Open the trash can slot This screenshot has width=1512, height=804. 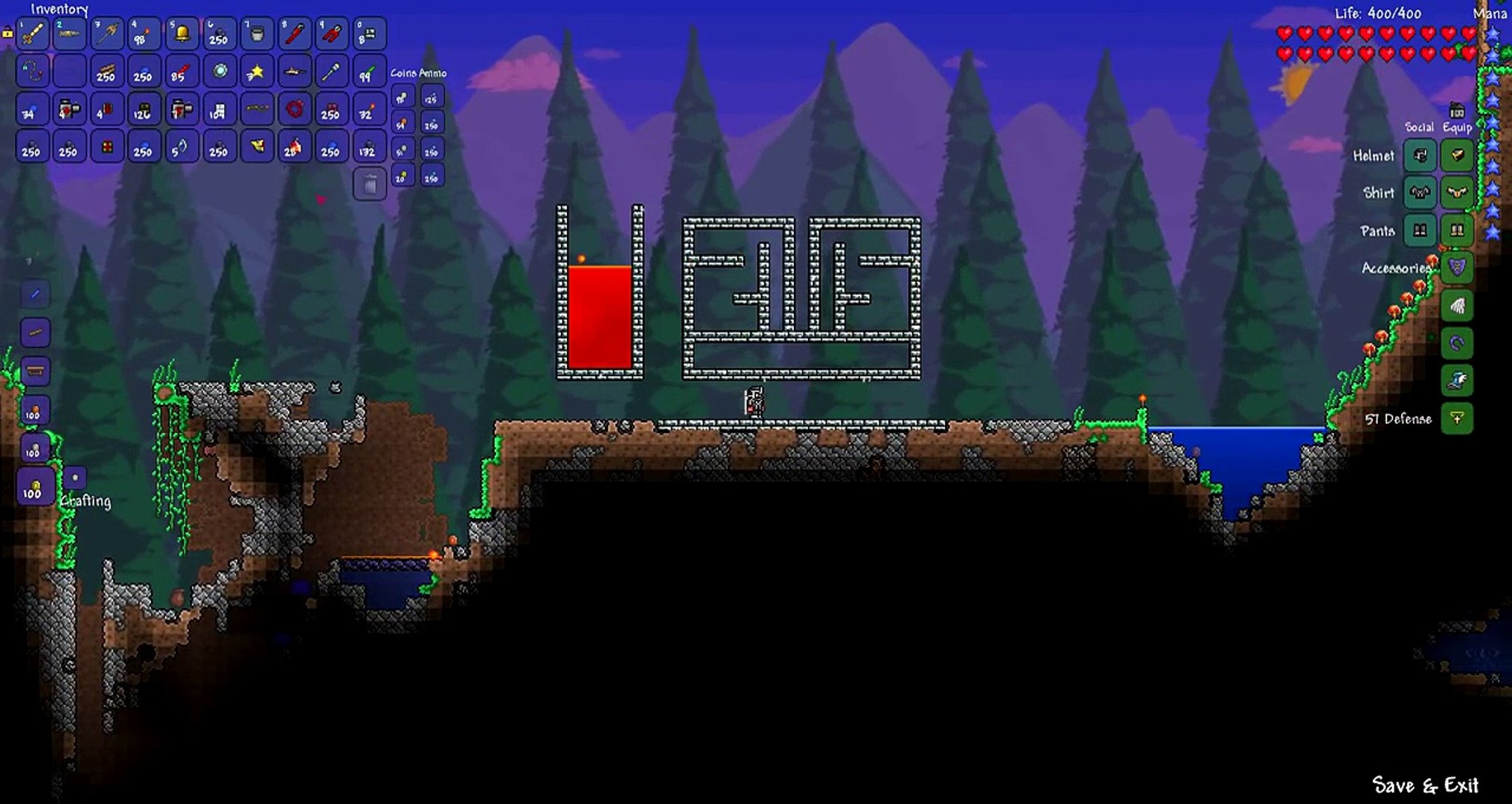click(369, 184)
